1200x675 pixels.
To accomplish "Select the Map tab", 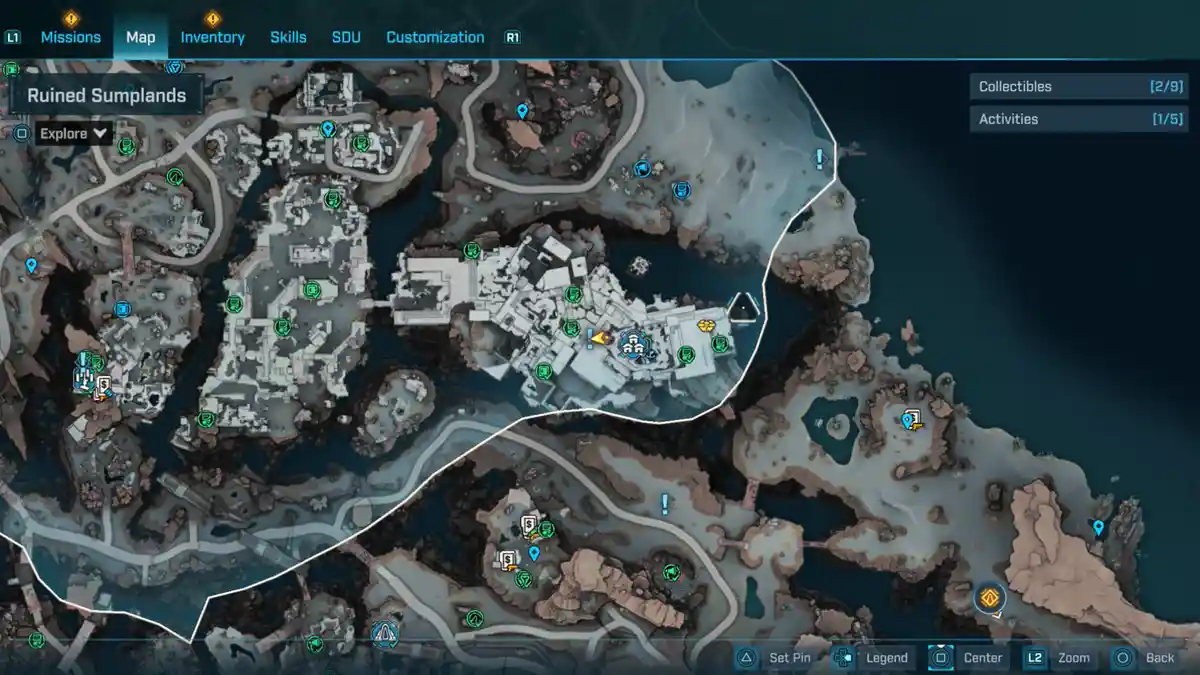I will (x=140, y=37).
